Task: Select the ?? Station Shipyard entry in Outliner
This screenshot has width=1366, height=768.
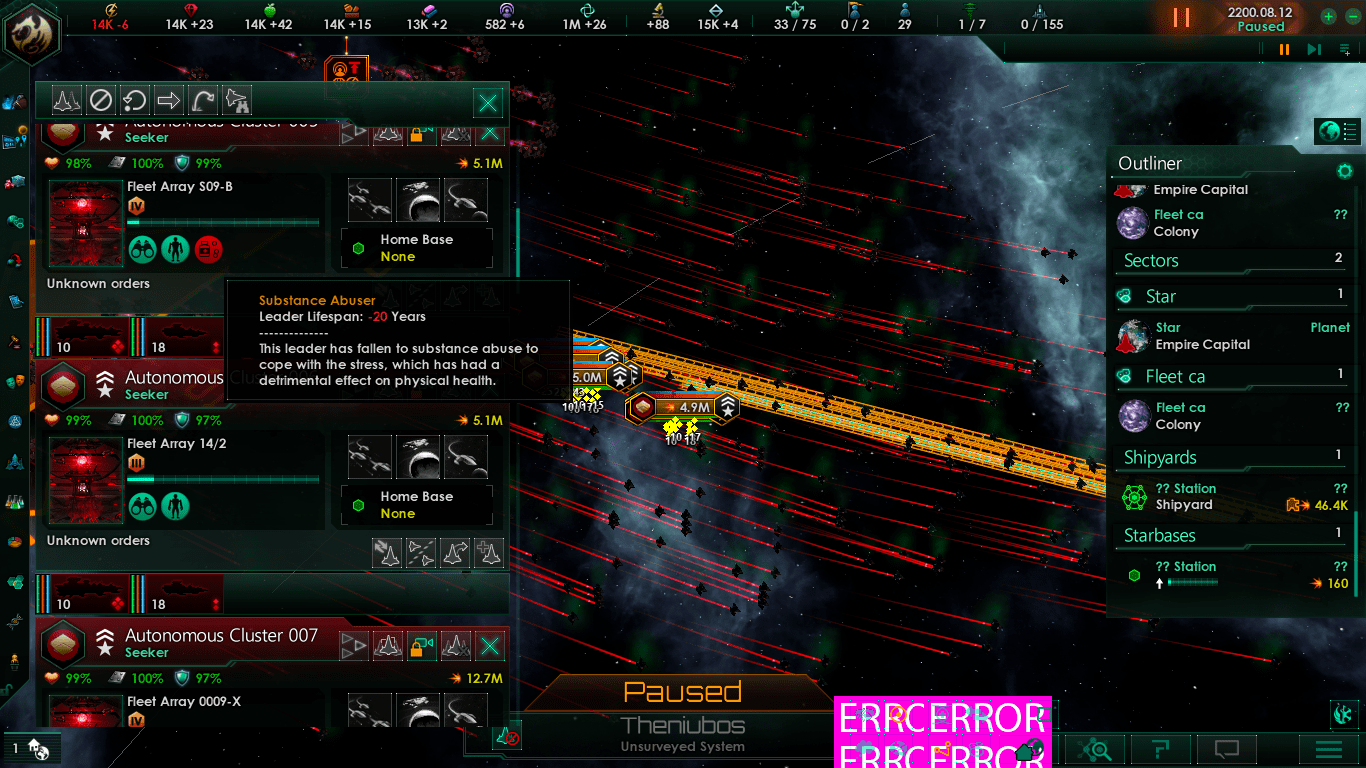Action: pos(1200,496)
